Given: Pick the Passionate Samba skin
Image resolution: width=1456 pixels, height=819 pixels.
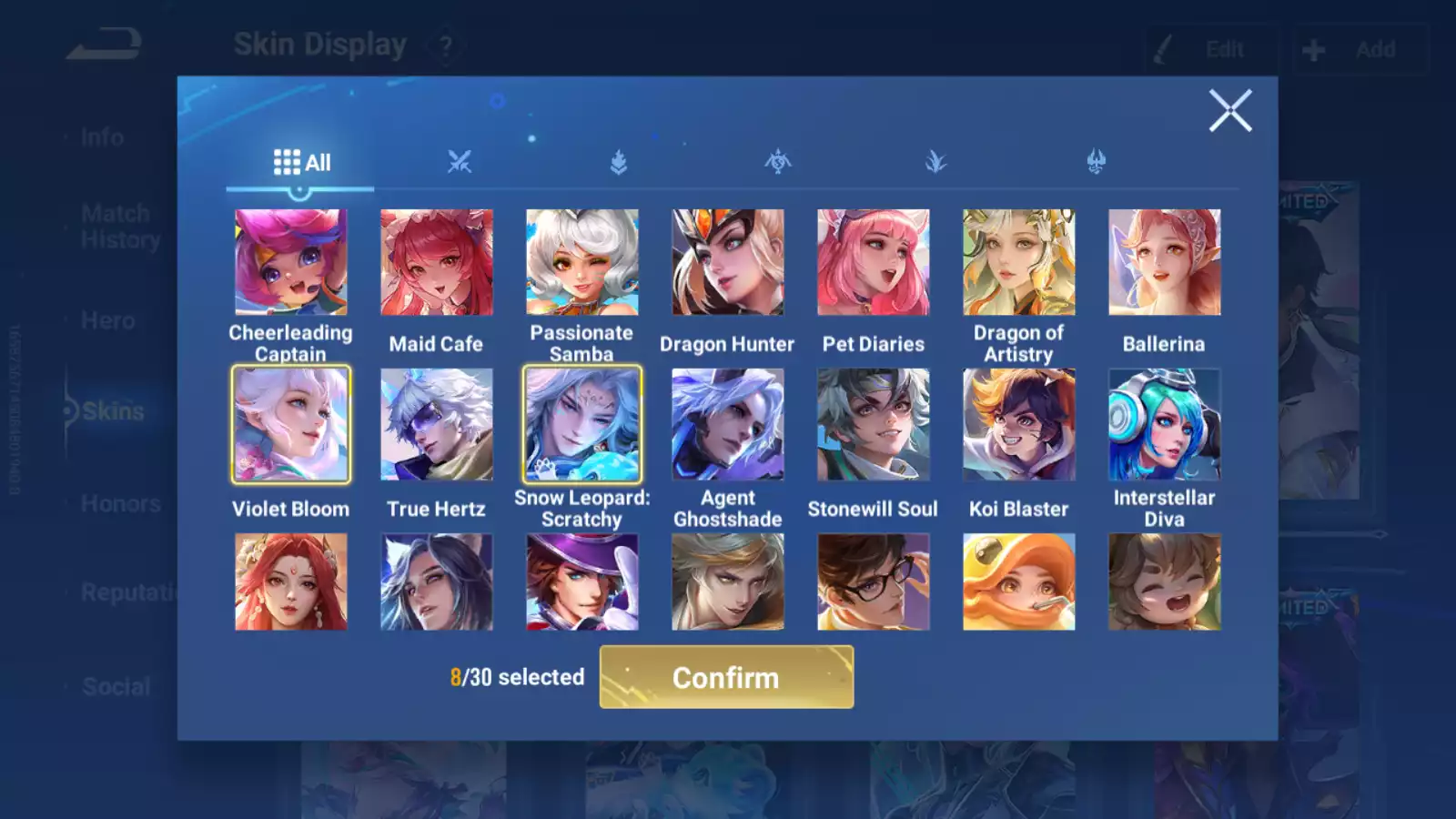Looking at the screenshot, I should (x=581, y=263).
